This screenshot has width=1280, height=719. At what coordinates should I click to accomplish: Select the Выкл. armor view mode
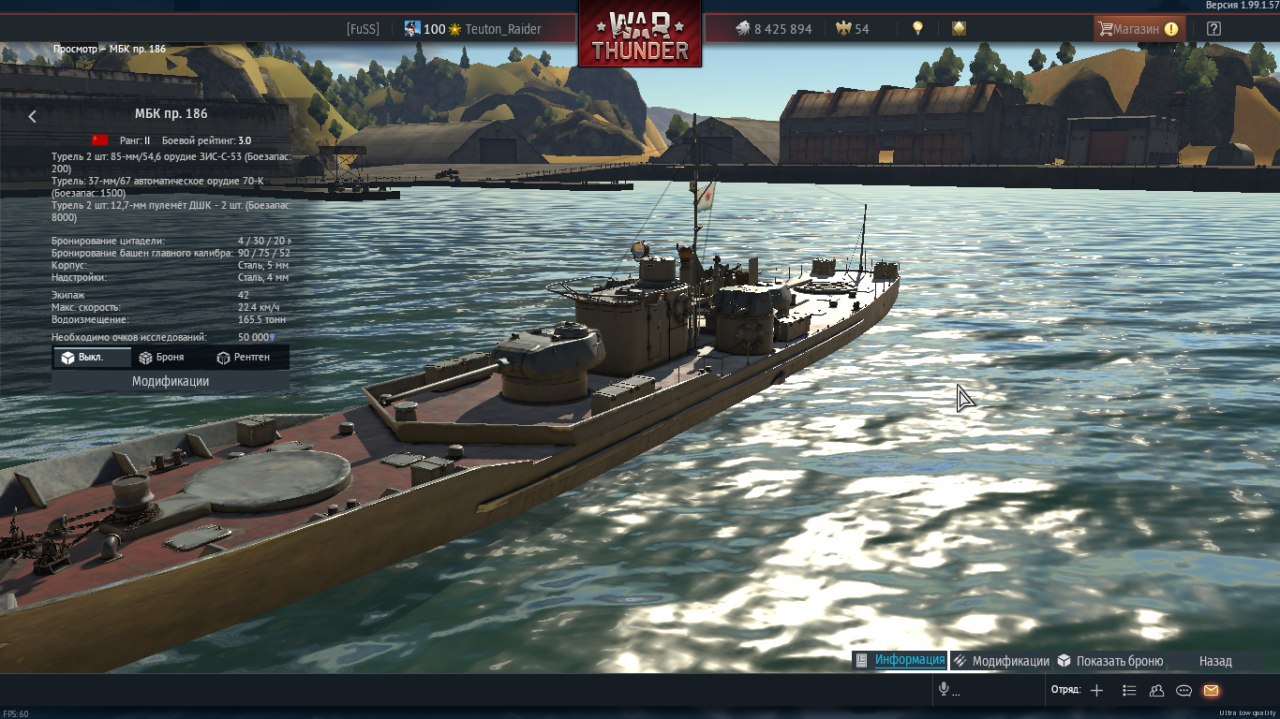91,357
